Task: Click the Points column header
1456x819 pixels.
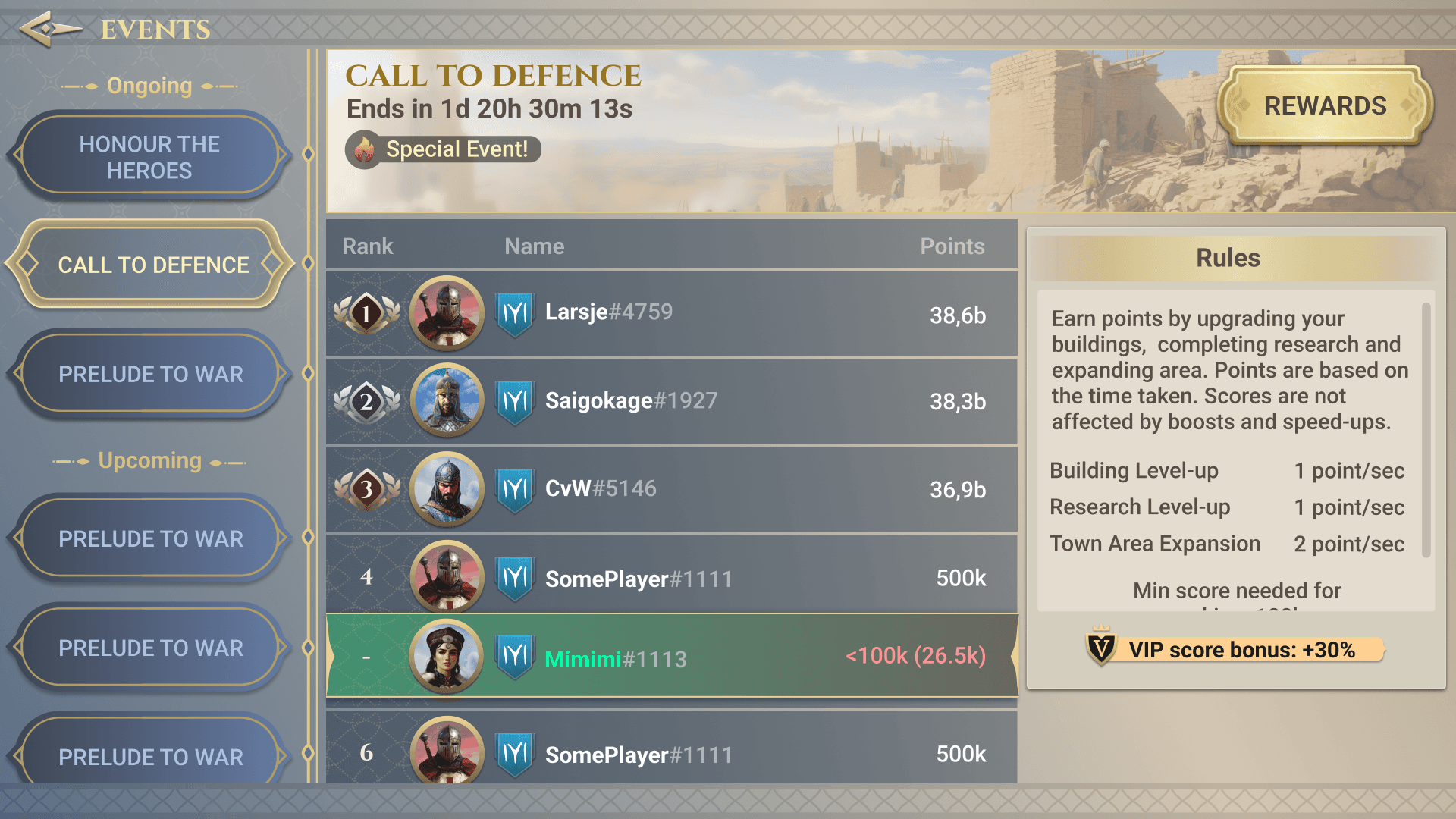Action: (953, 246)
